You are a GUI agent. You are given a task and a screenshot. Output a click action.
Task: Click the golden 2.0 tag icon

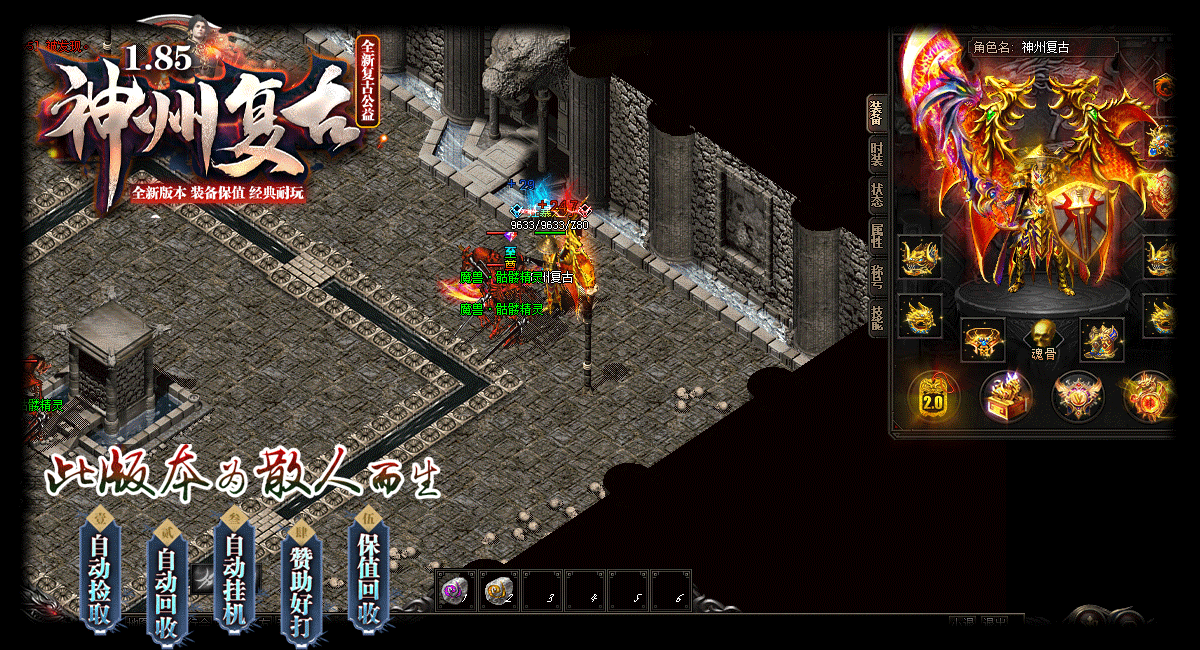(x=933, y=396)
